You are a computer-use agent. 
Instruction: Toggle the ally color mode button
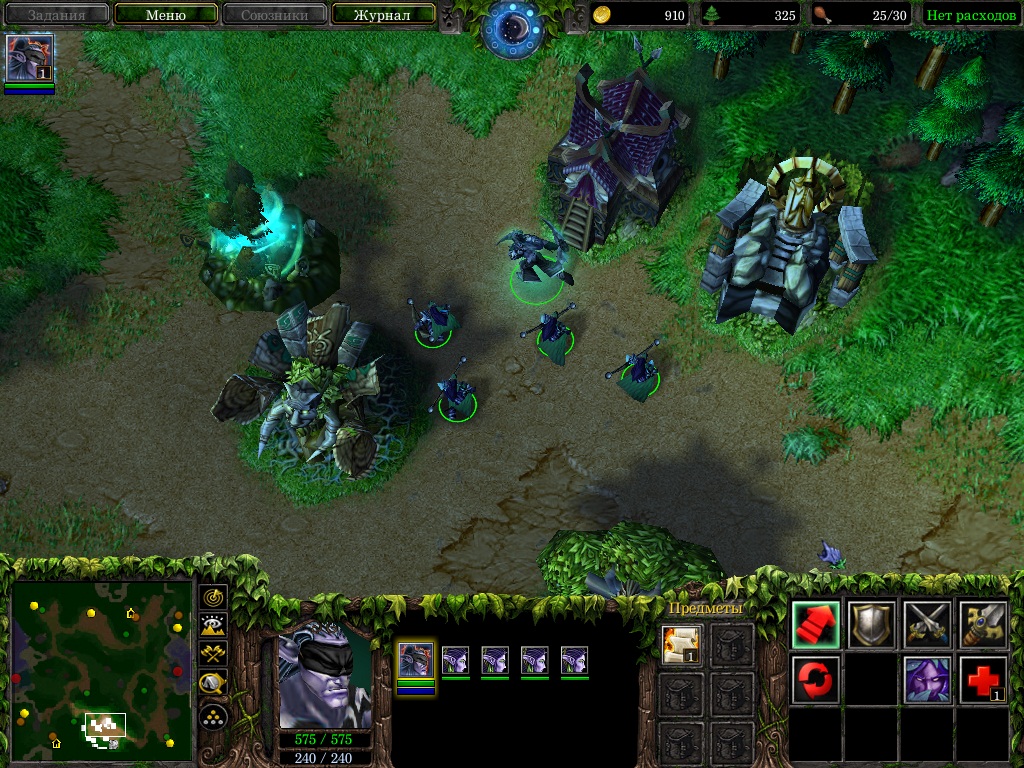(214, 655)
